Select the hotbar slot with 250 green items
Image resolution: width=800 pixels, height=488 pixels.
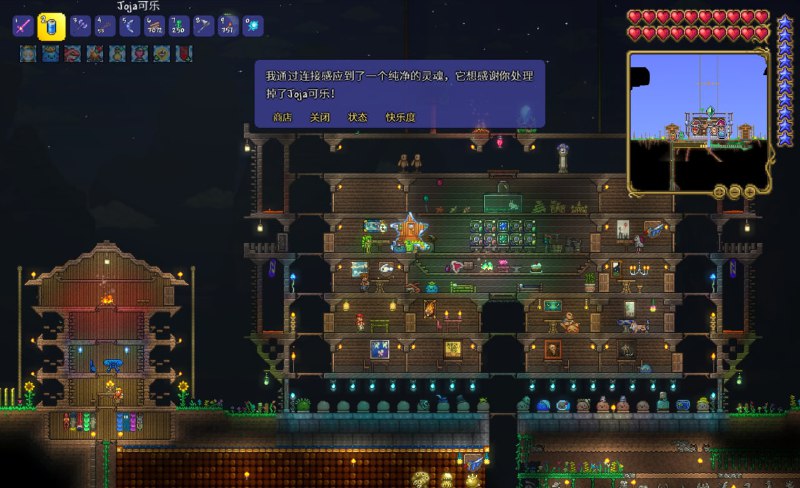178,27
